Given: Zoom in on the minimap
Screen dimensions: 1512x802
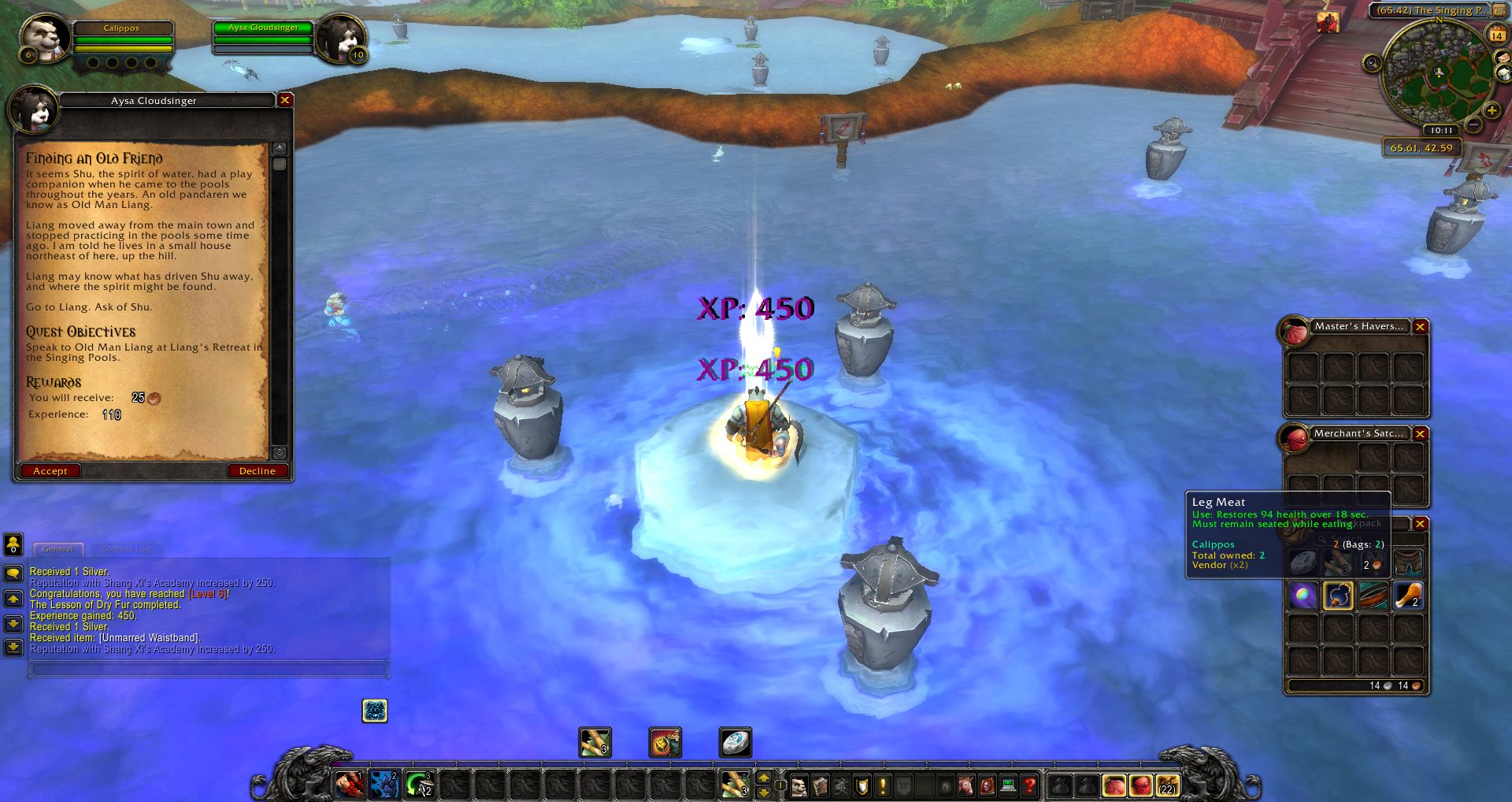Looking at the screenshot, I should coord(1491,110).
